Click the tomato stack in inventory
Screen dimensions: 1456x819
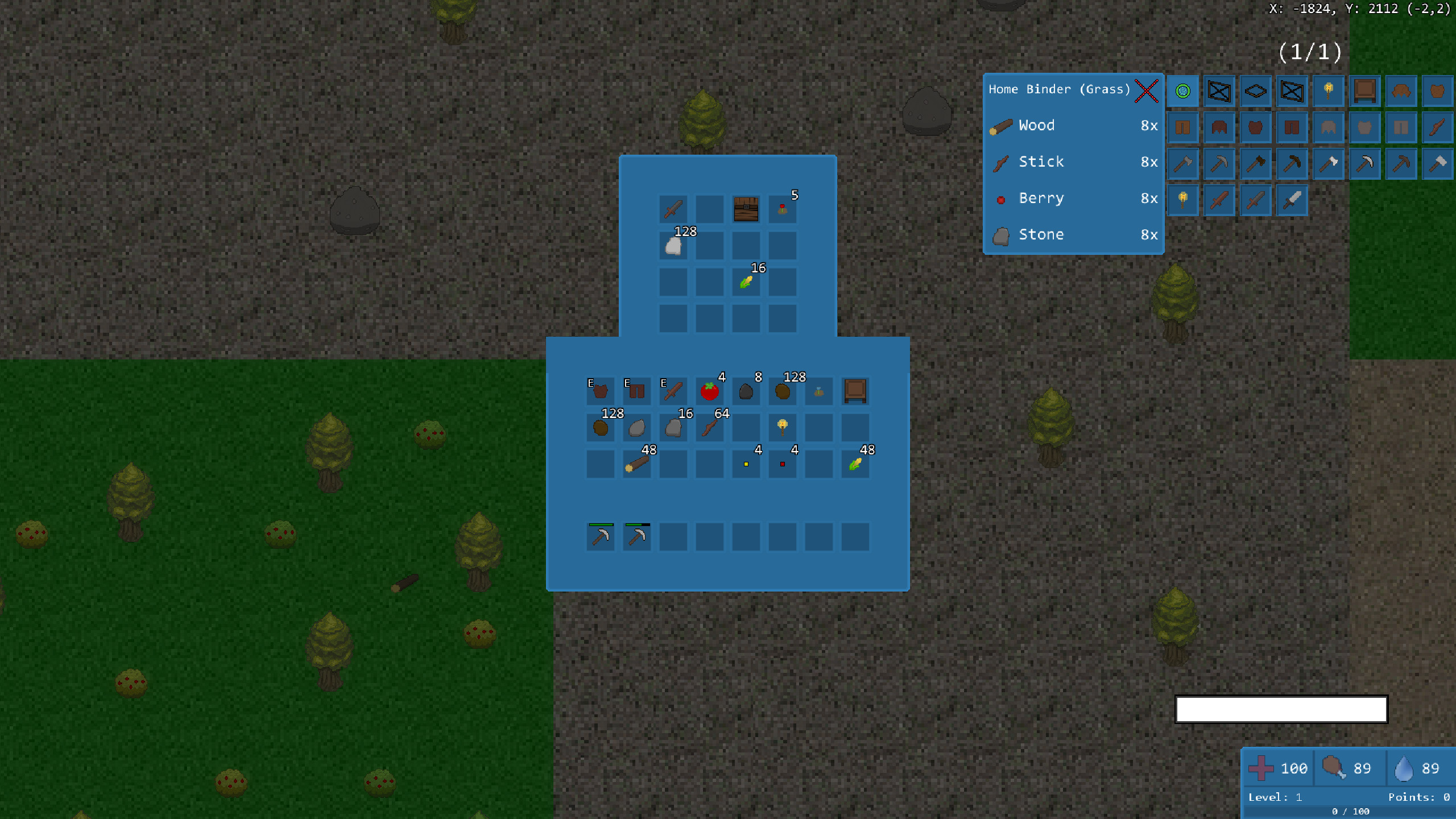coord(710,391)
